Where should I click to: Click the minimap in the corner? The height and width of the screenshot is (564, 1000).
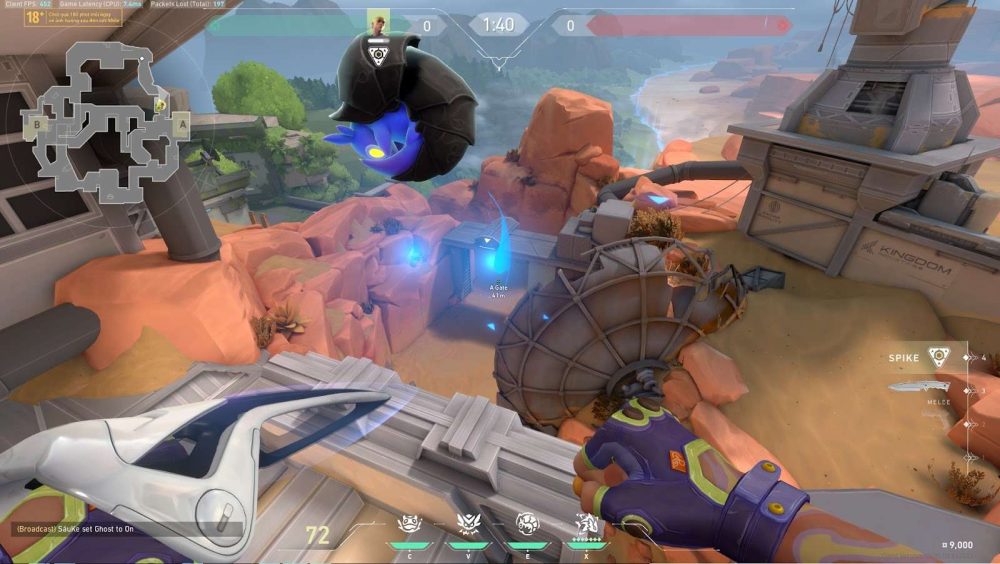click(100, 118)
